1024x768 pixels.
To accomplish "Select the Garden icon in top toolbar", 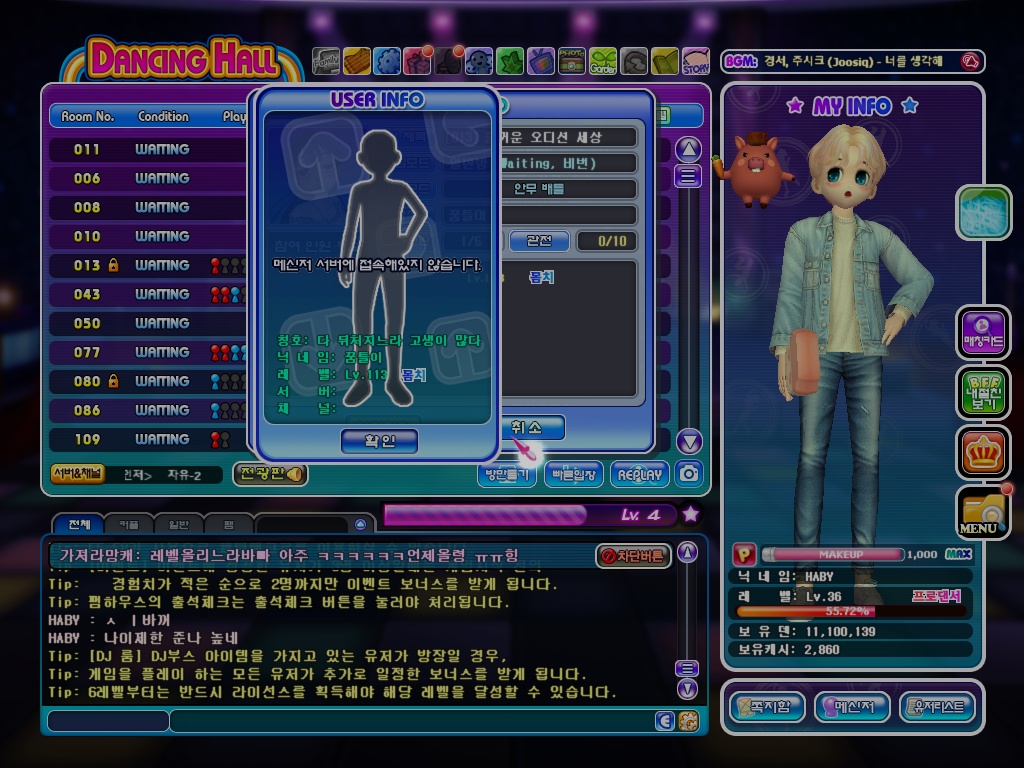I will [602, 62].
